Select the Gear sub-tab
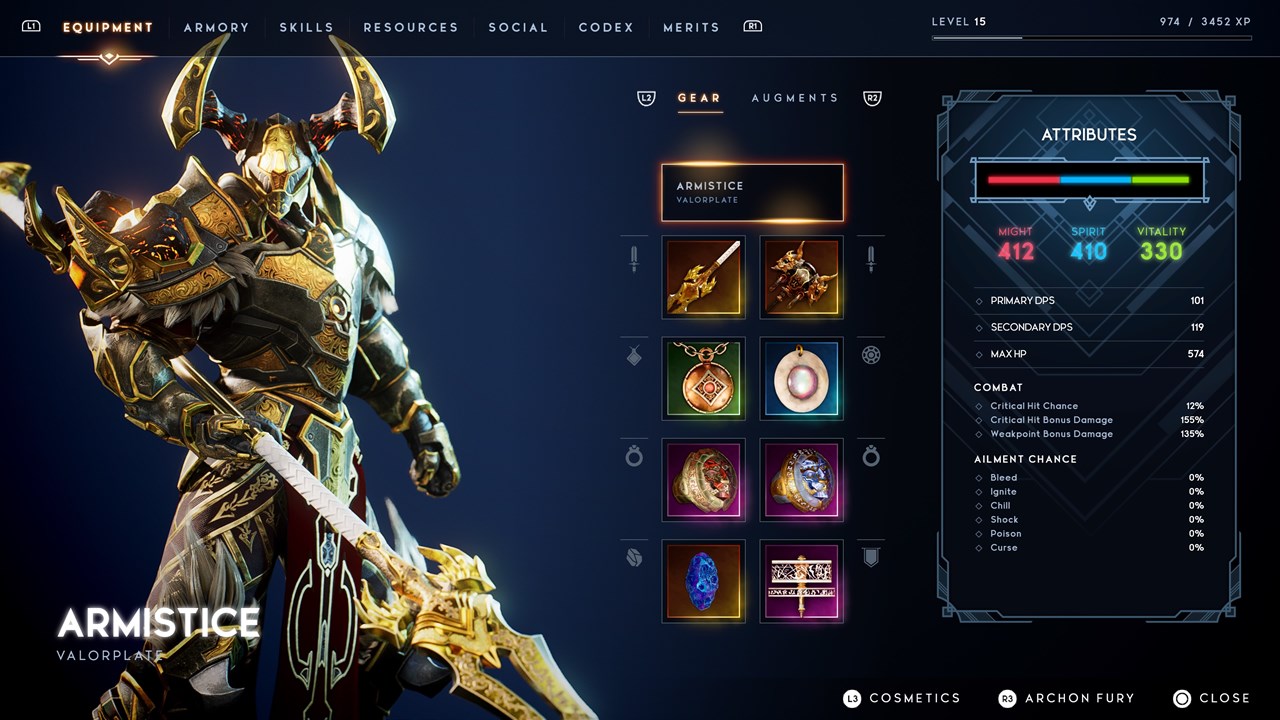This screenshot has width=1280, height=720. click(x=699, y=98)
